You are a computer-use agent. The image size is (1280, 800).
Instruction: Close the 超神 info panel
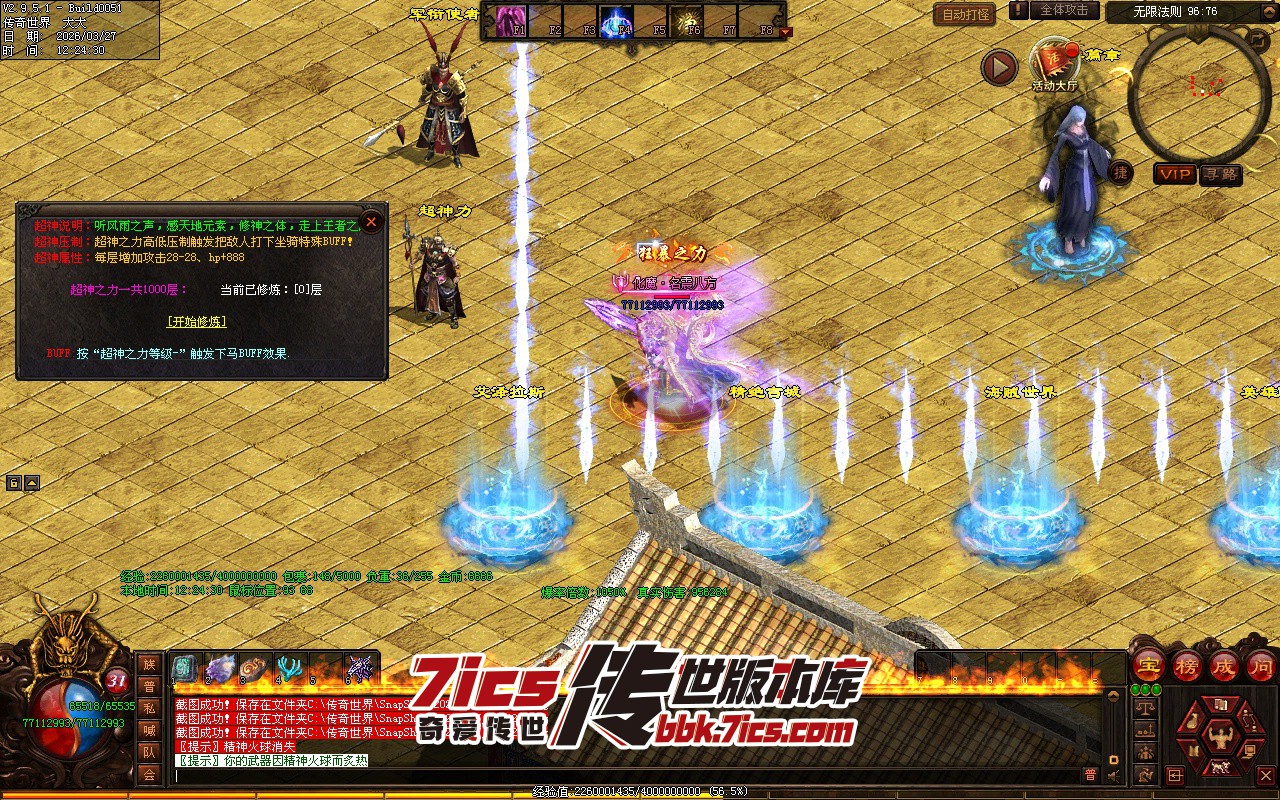[x=371, y=221]
